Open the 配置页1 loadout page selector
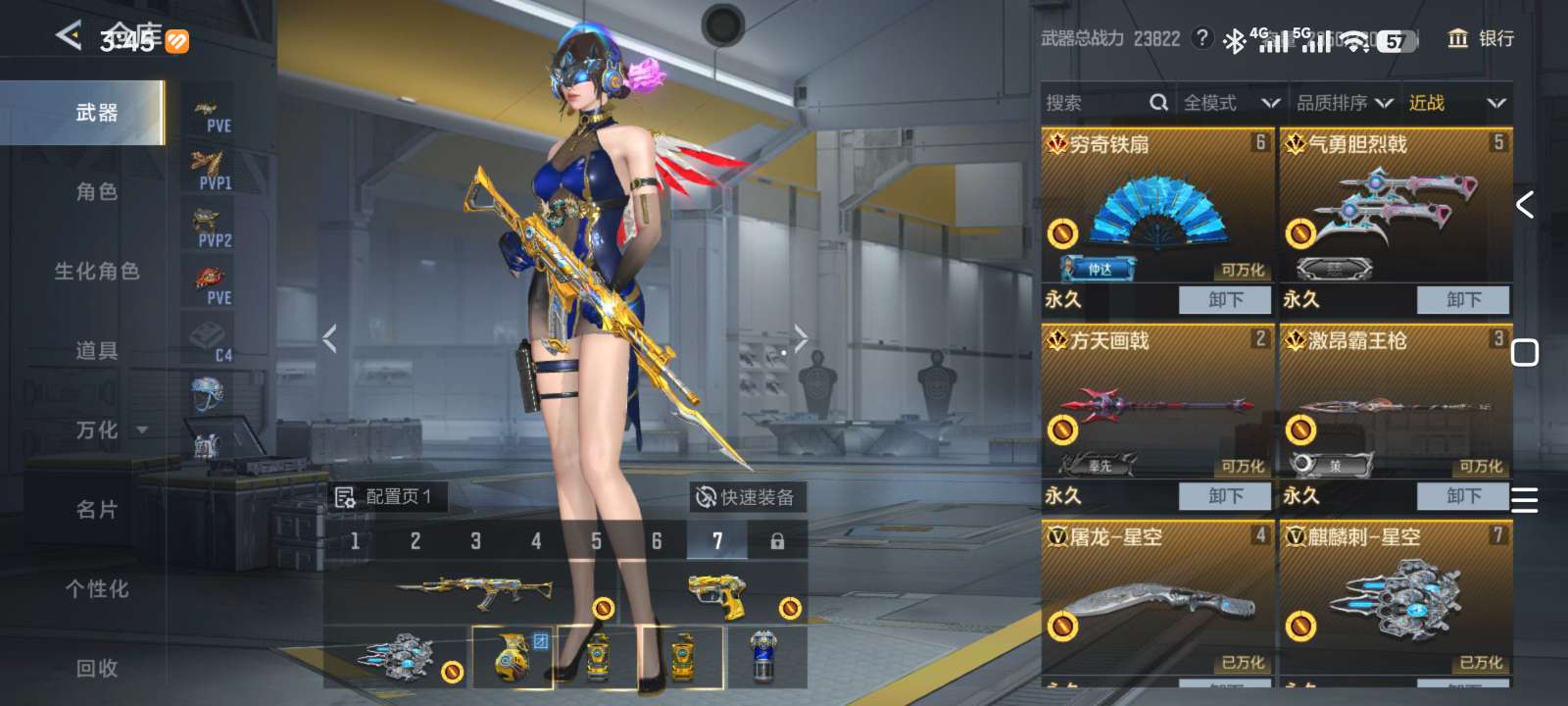Viewport: 1568px width, 706px height. tap(385, 497)
